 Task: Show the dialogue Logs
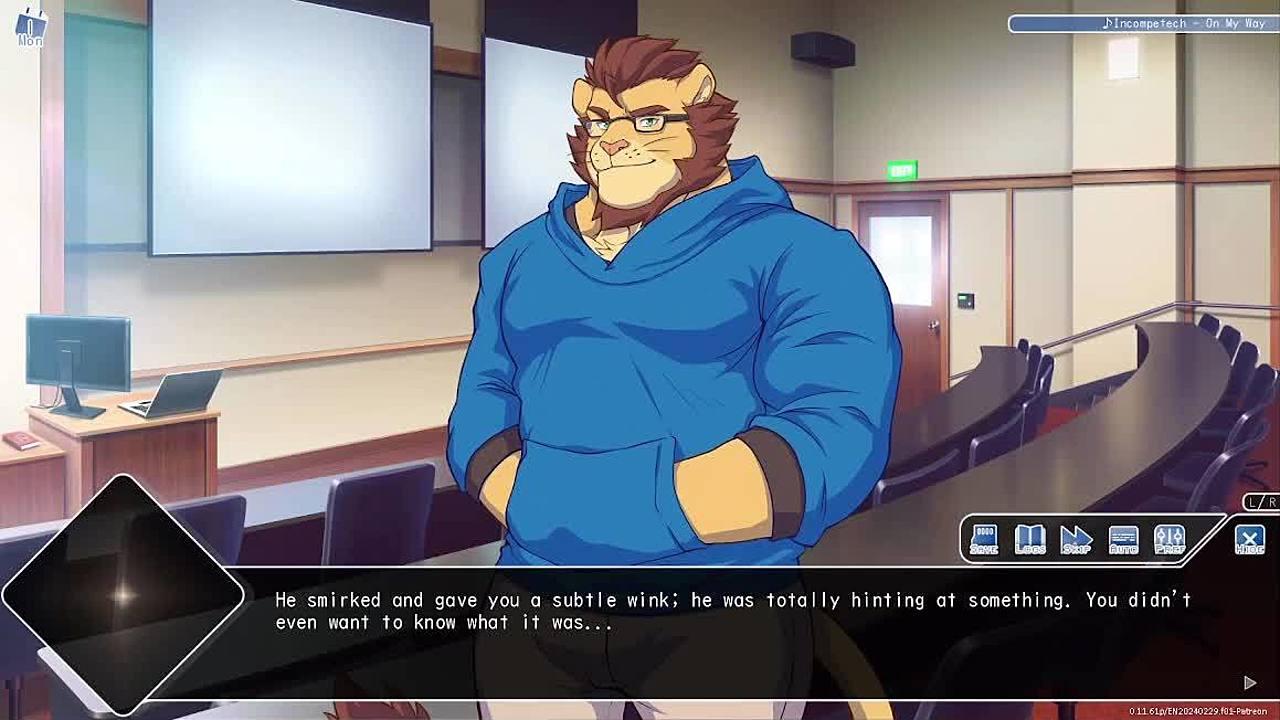pyautogui.click(x=1030, y=540)
